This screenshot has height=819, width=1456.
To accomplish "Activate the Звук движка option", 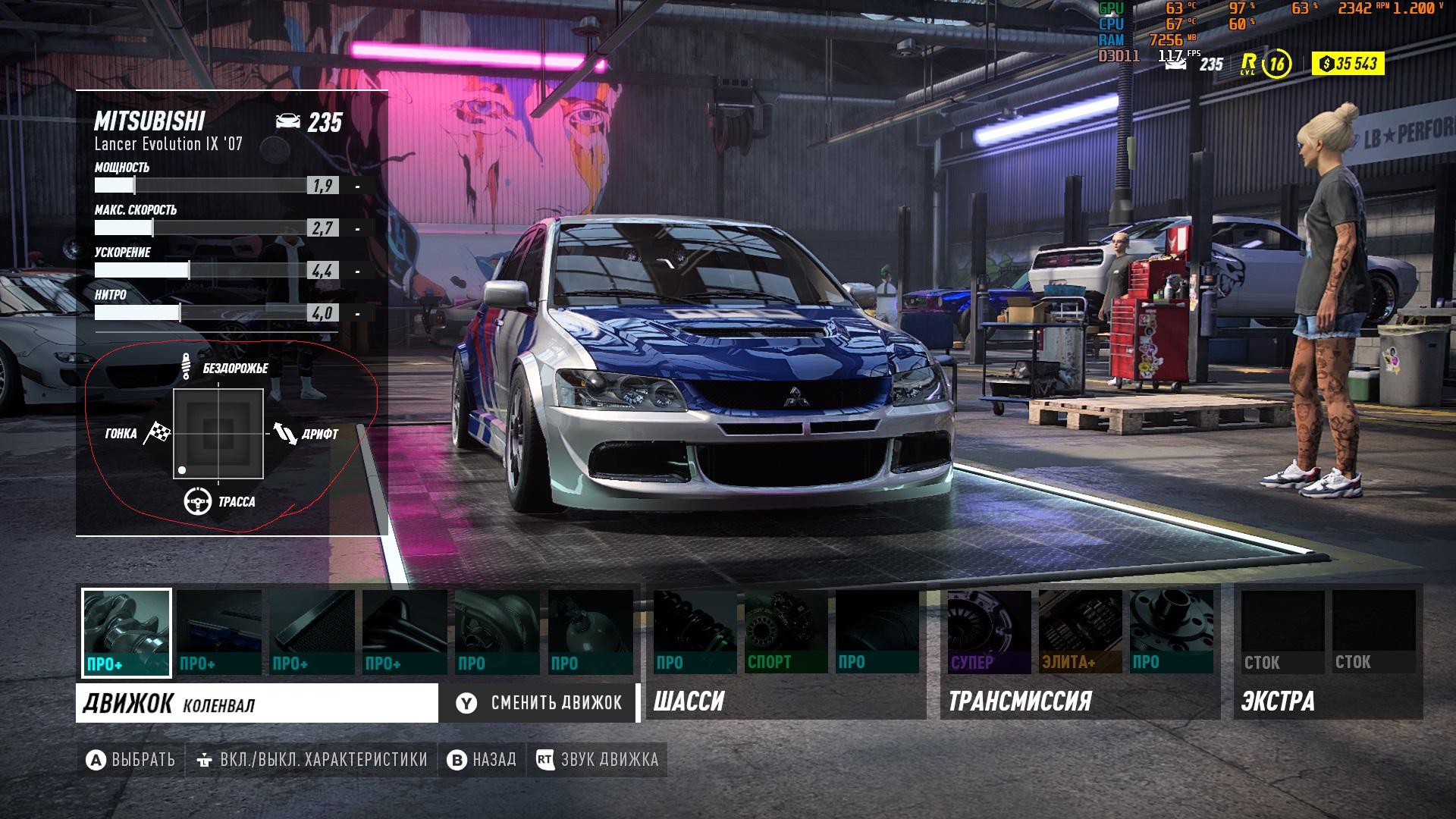I will tap(598, 760).
